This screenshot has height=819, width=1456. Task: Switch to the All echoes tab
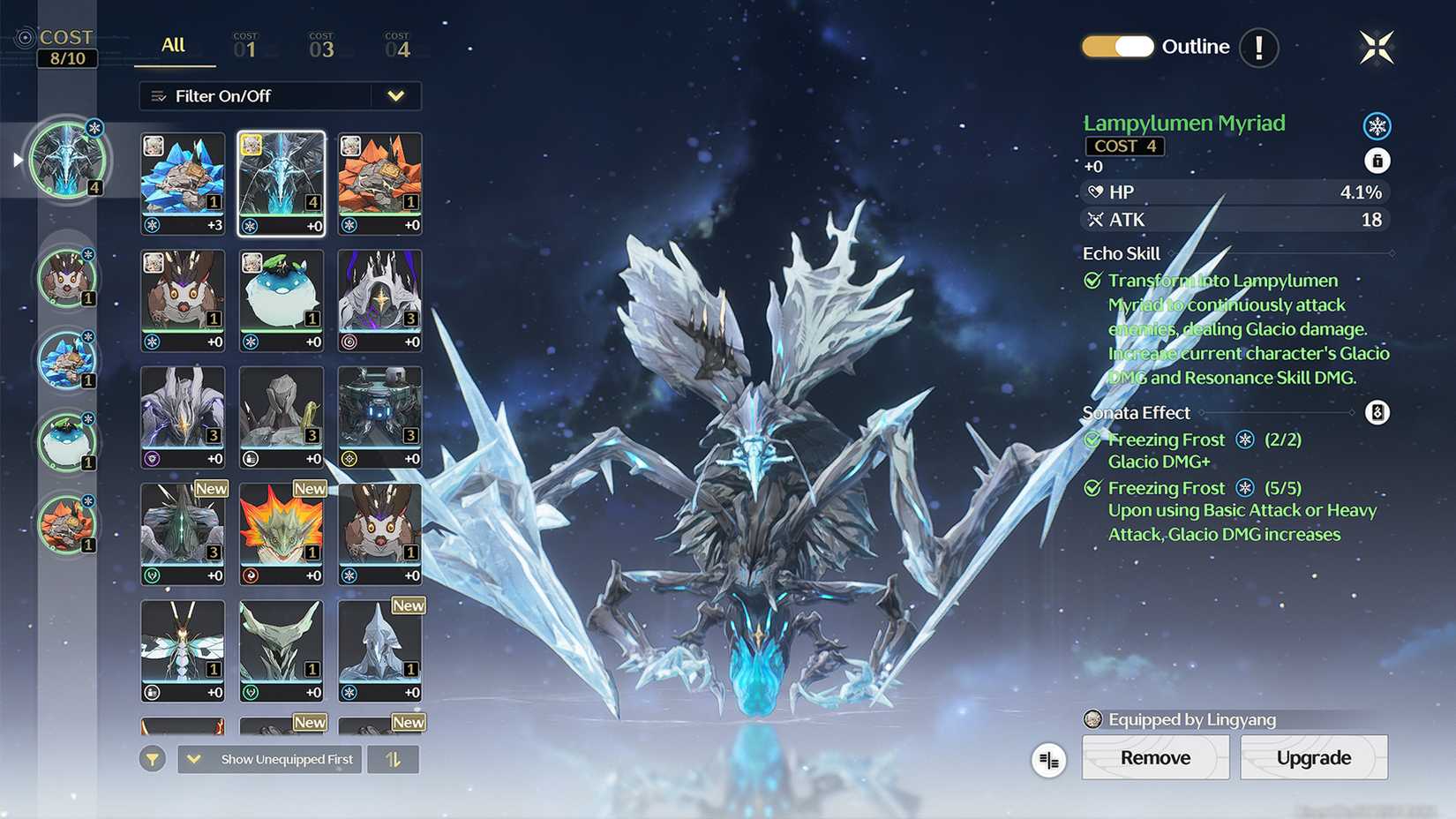[x=173, y=46]
